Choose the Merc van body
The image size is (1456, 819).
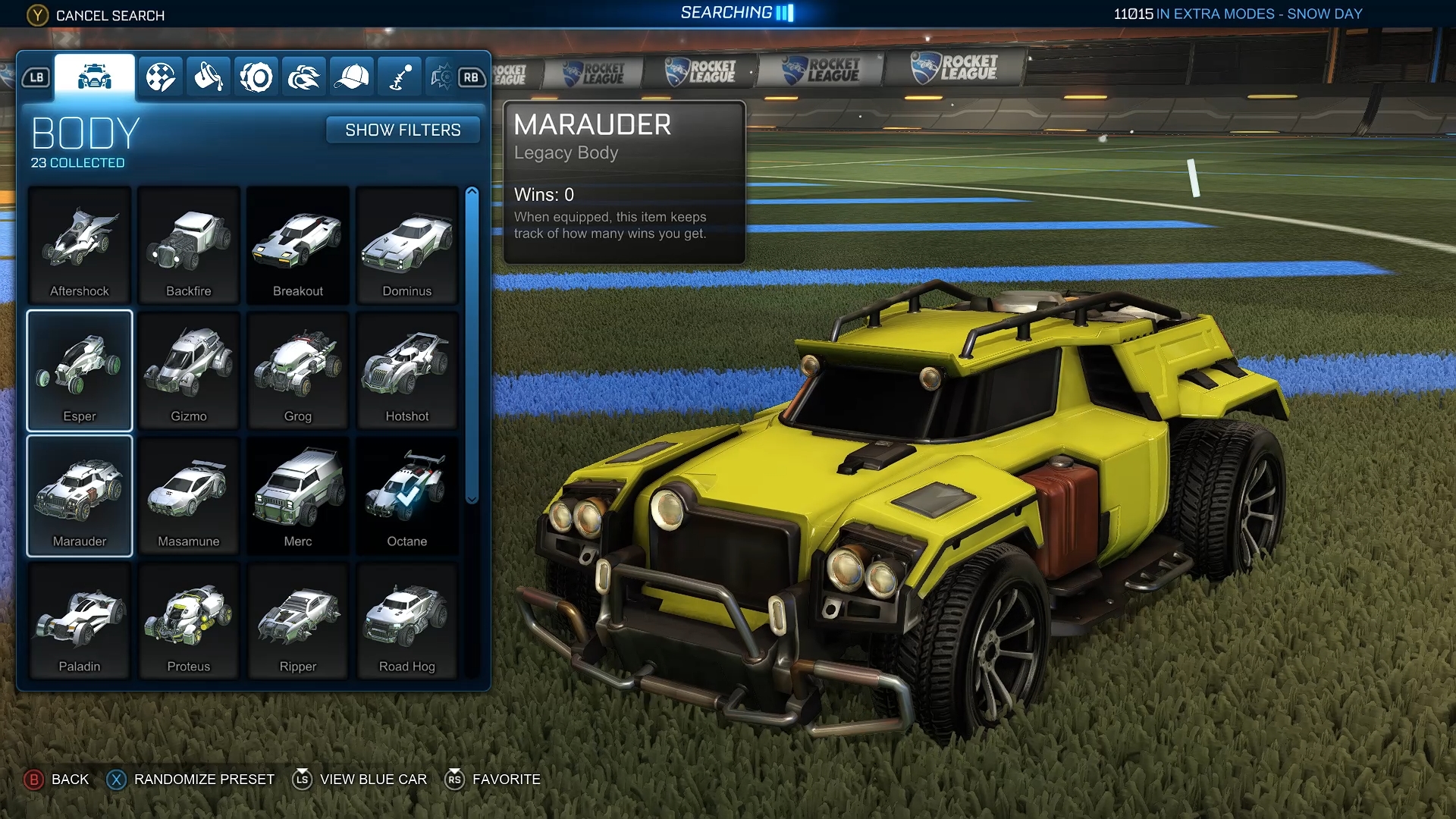pos(298,496)
